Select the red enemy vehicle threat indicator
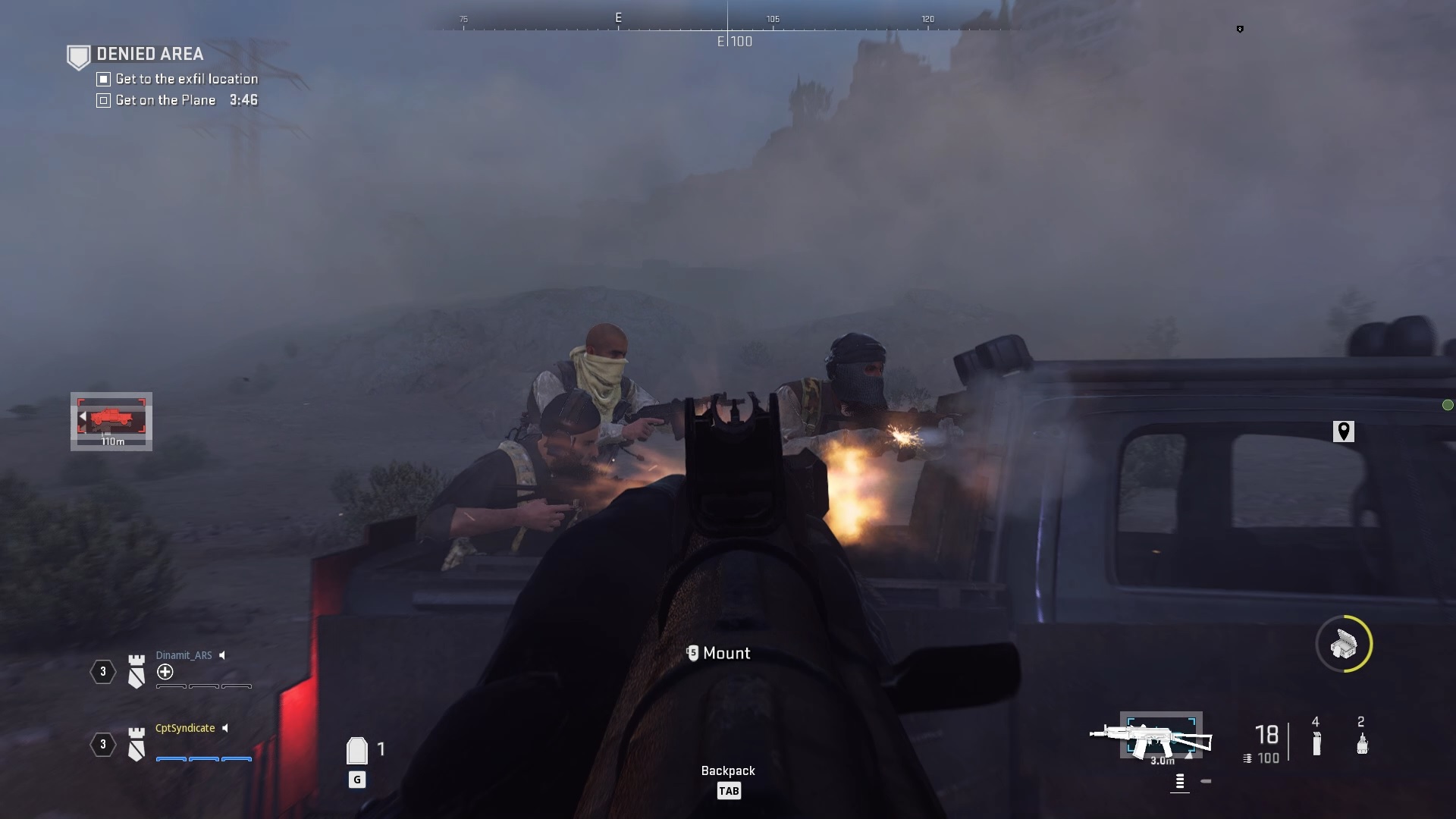 tap(111, 418)
